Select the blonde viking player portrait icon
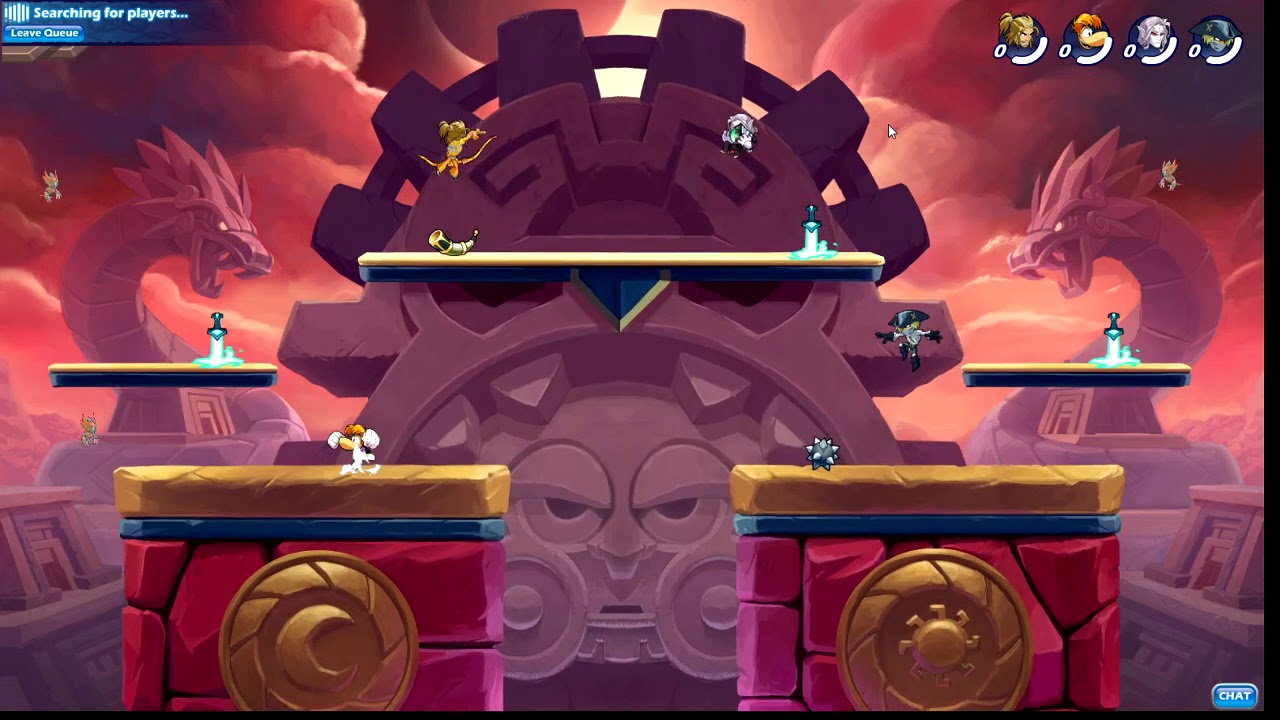The width and height of the screenshot is (1280, 720). click(x=1022, y=31)
